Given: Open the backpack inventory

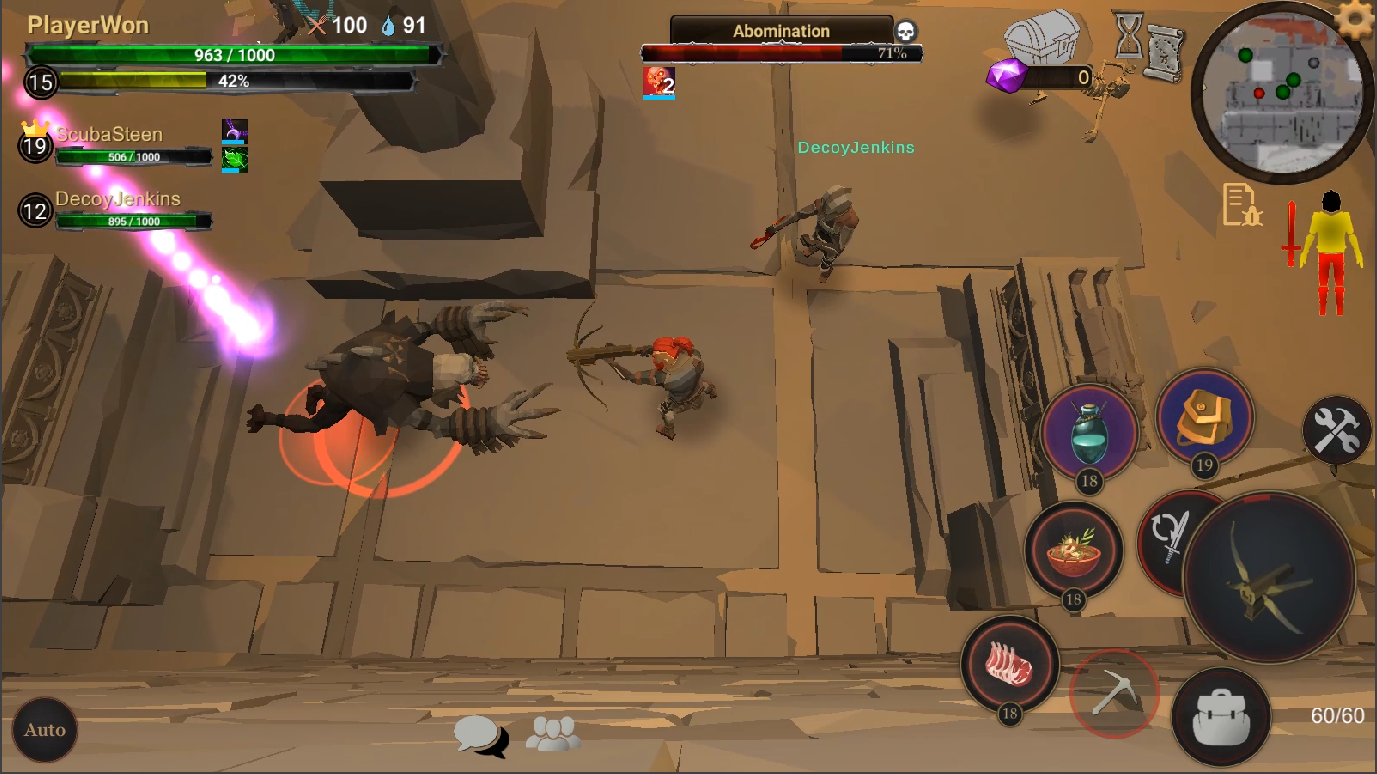Looking at the screenshot, I should (x=1220, y=716).
